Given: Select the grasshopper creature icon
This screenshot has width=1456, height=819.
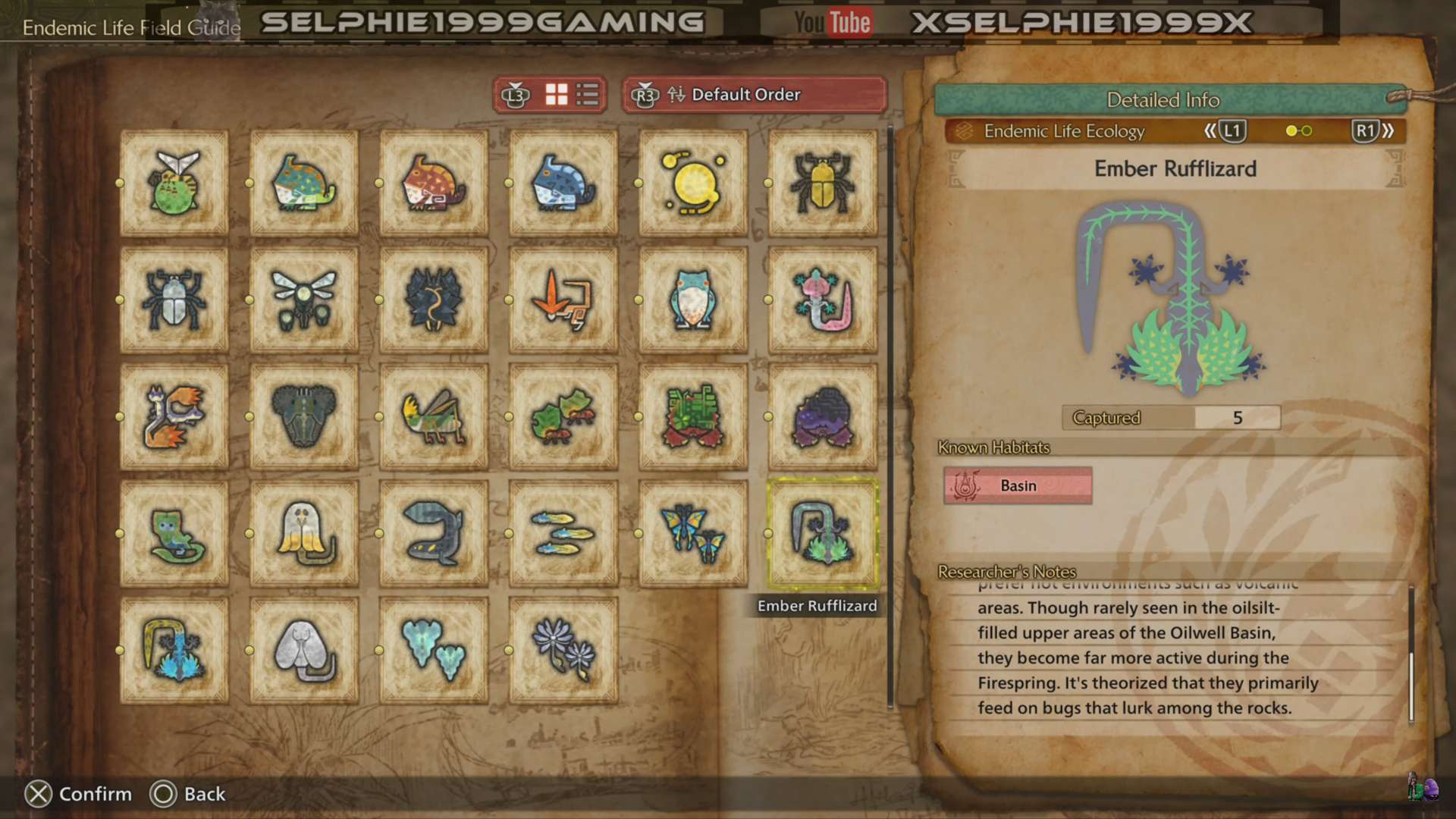Looking at the screenshot, I should point(433,416).
